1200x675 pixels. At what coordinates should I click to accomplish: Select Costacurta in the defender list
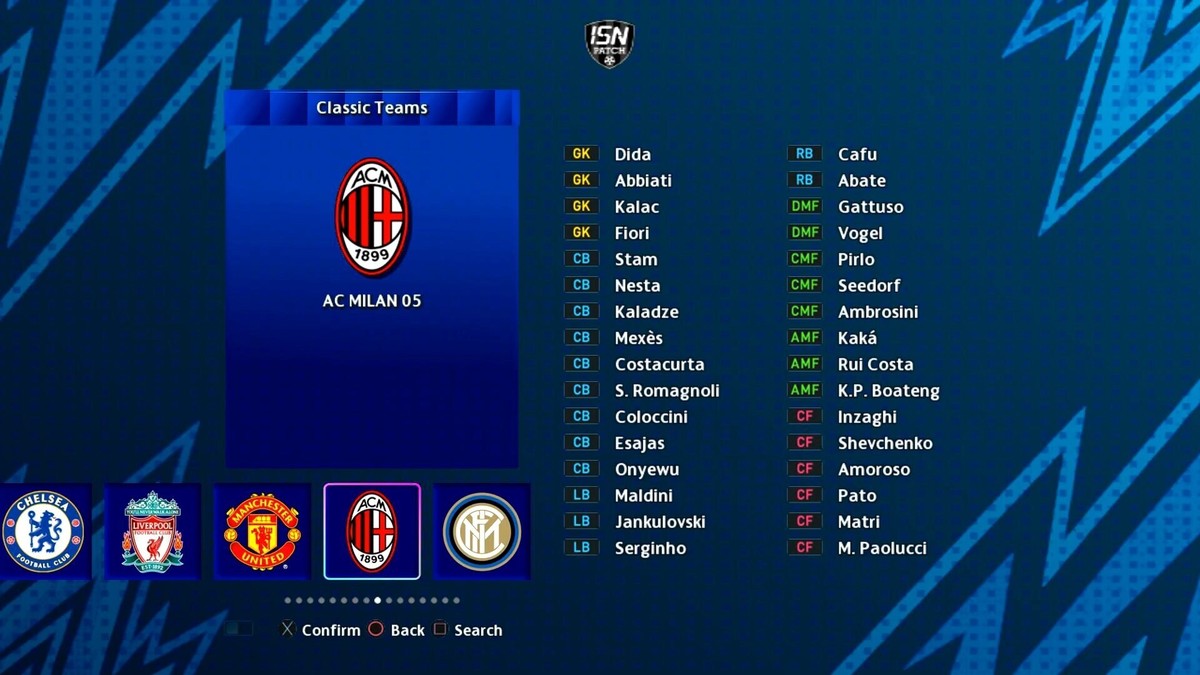click(x=659, y=364)
